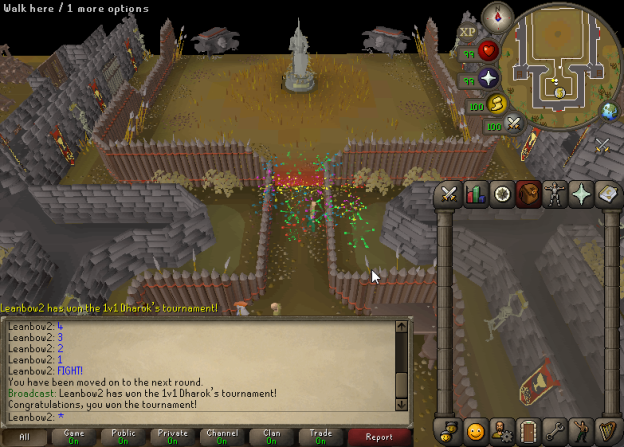Select the Clan chat filter tab
This screenshot has width=624, height=447.
(x=271, y=437)
